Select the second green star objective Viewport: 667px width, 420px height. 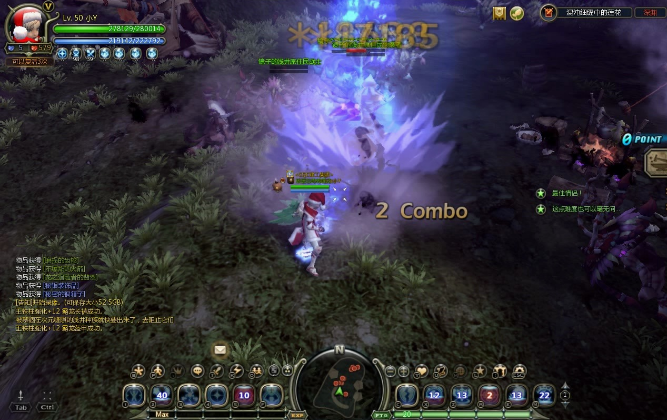(541, 209)
